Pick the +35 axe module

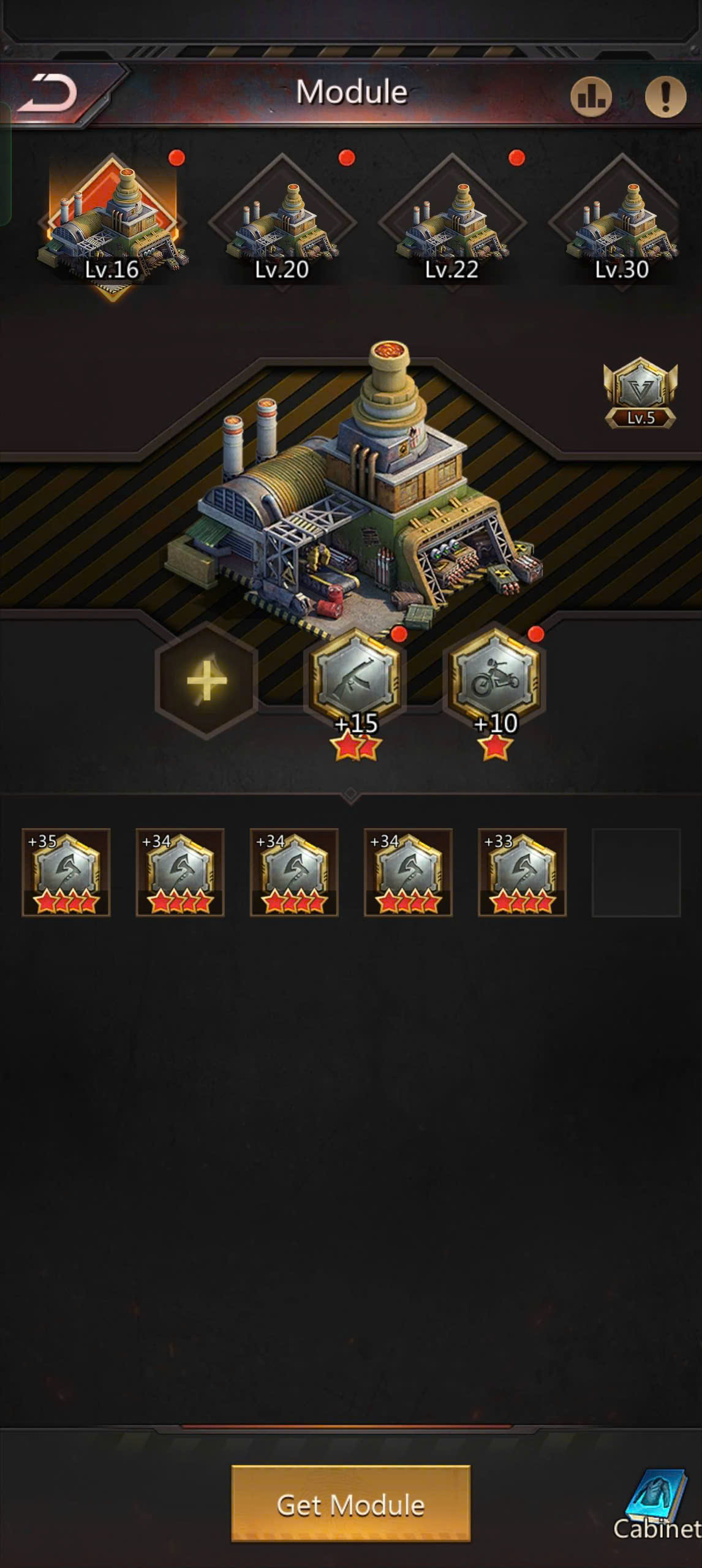[x=66, y=872]
